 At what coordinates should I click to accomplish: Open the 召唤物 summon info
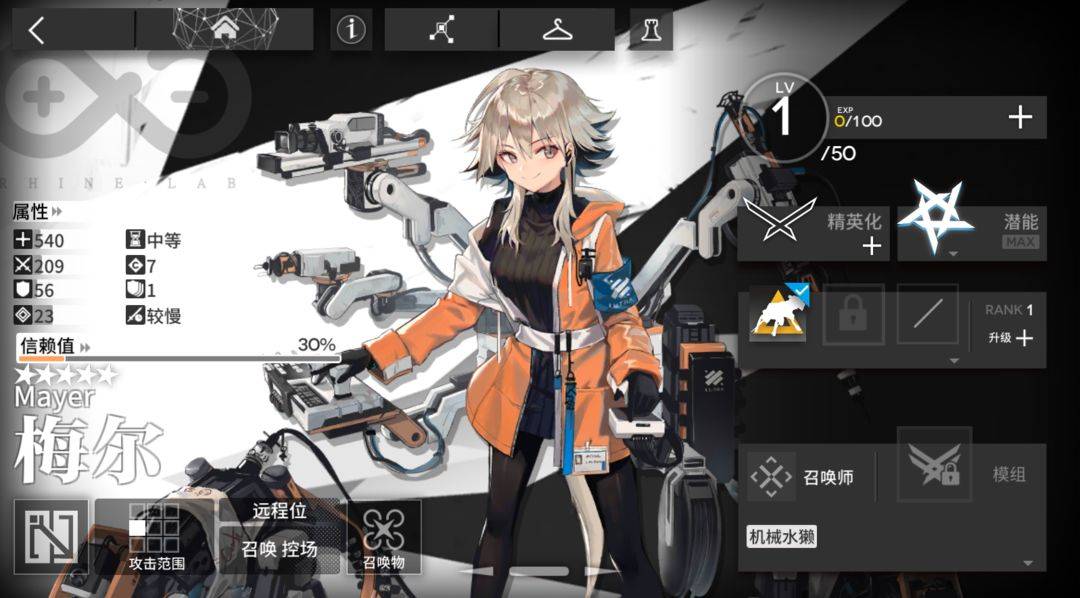(384, 536)
